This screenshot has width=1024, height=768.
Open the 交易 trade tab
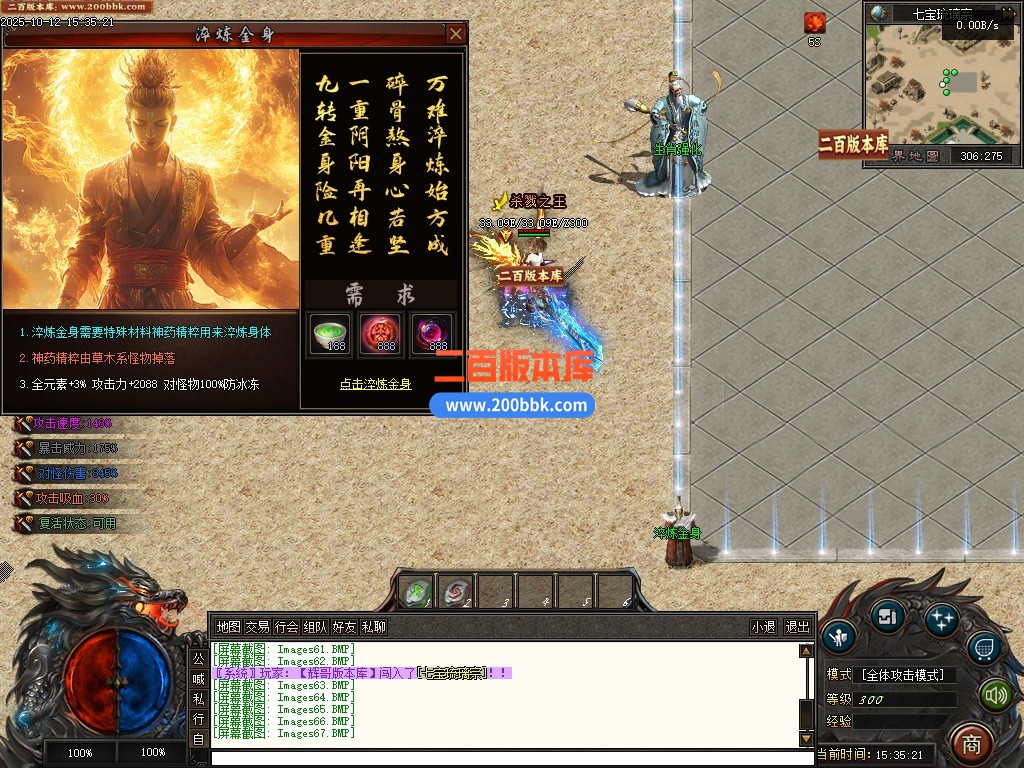pos(258,627)
